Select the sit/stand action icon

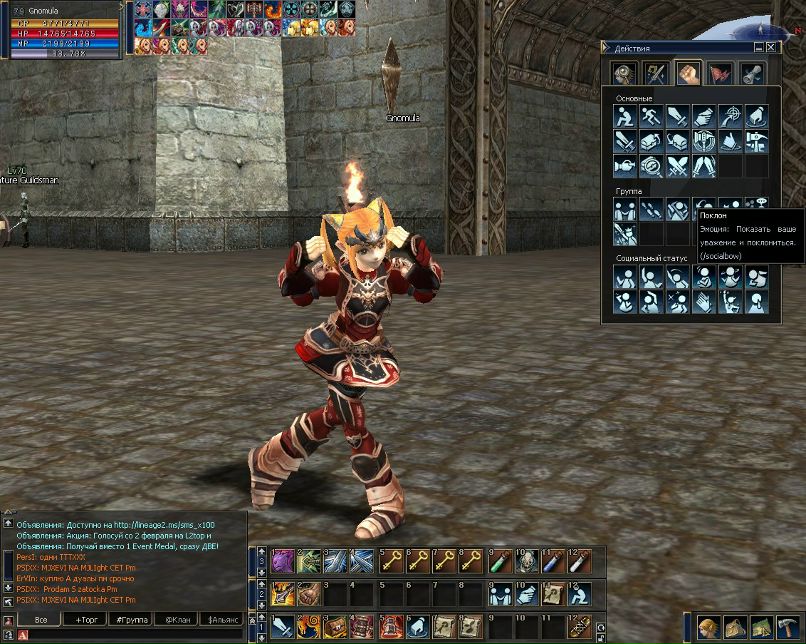tap(625, 116)
